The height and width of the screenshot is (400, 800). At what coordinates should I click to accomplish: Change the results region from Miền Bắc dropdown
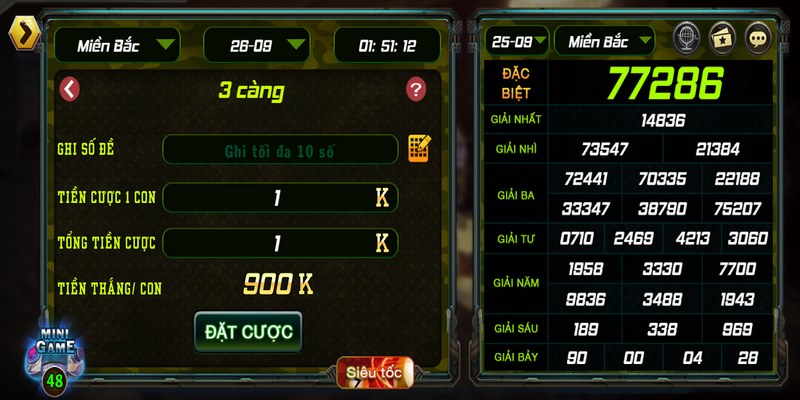tap(604, 41)
